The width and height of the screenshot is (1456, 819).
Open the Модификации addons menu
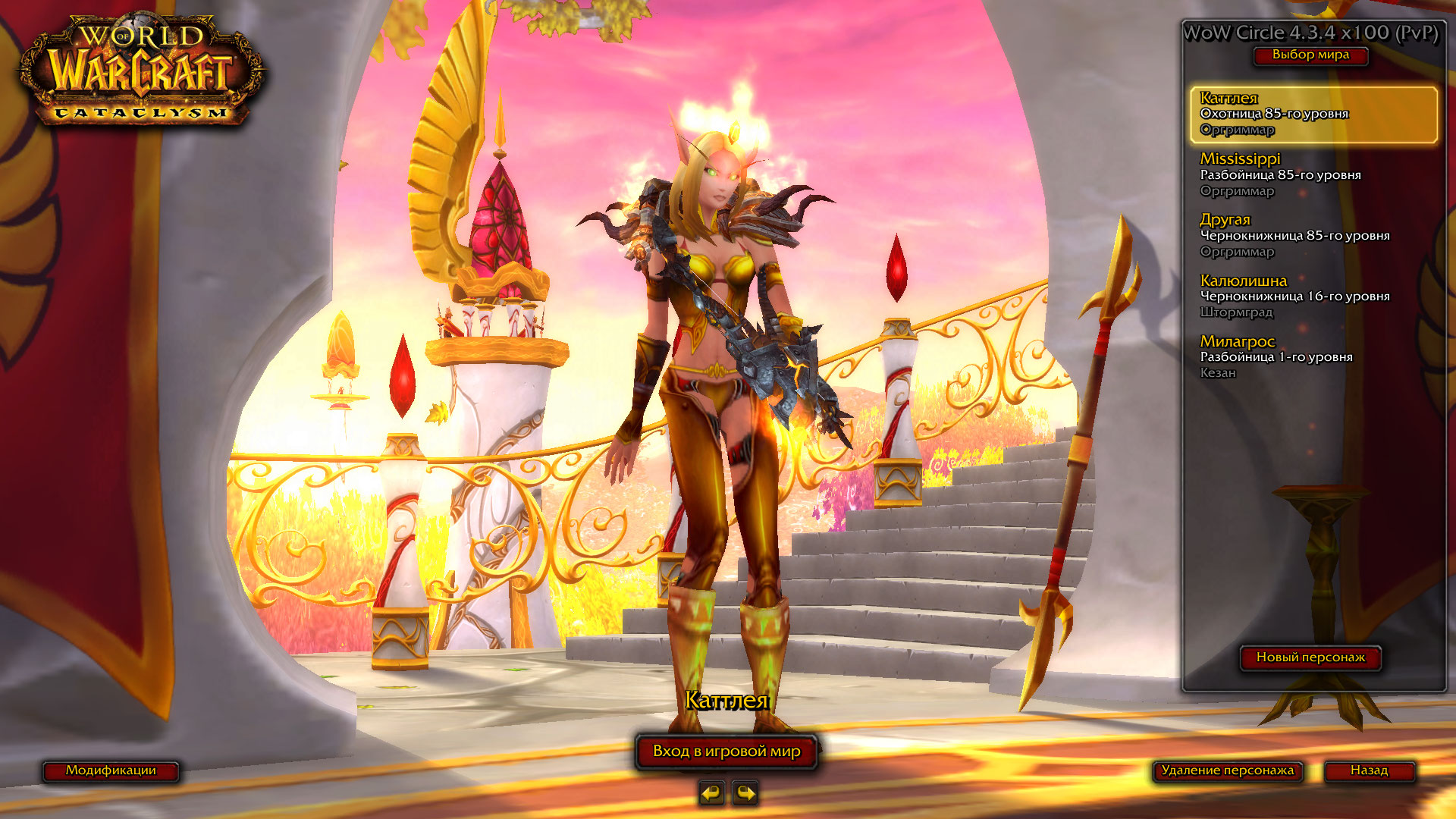[111, 770]
